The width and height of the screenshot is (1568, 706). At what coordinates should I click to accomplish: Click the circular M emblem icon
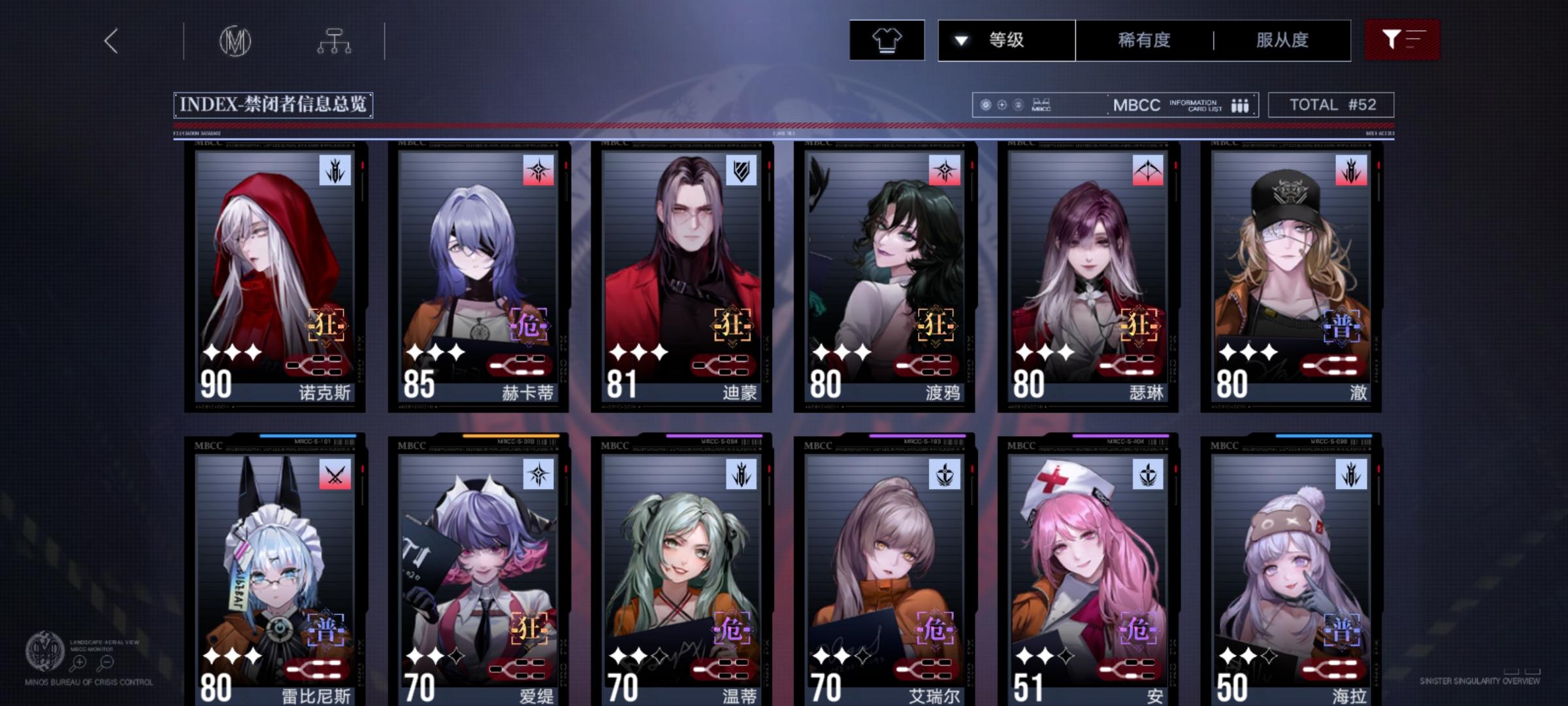pyautogui.click(x=237, y=41)
